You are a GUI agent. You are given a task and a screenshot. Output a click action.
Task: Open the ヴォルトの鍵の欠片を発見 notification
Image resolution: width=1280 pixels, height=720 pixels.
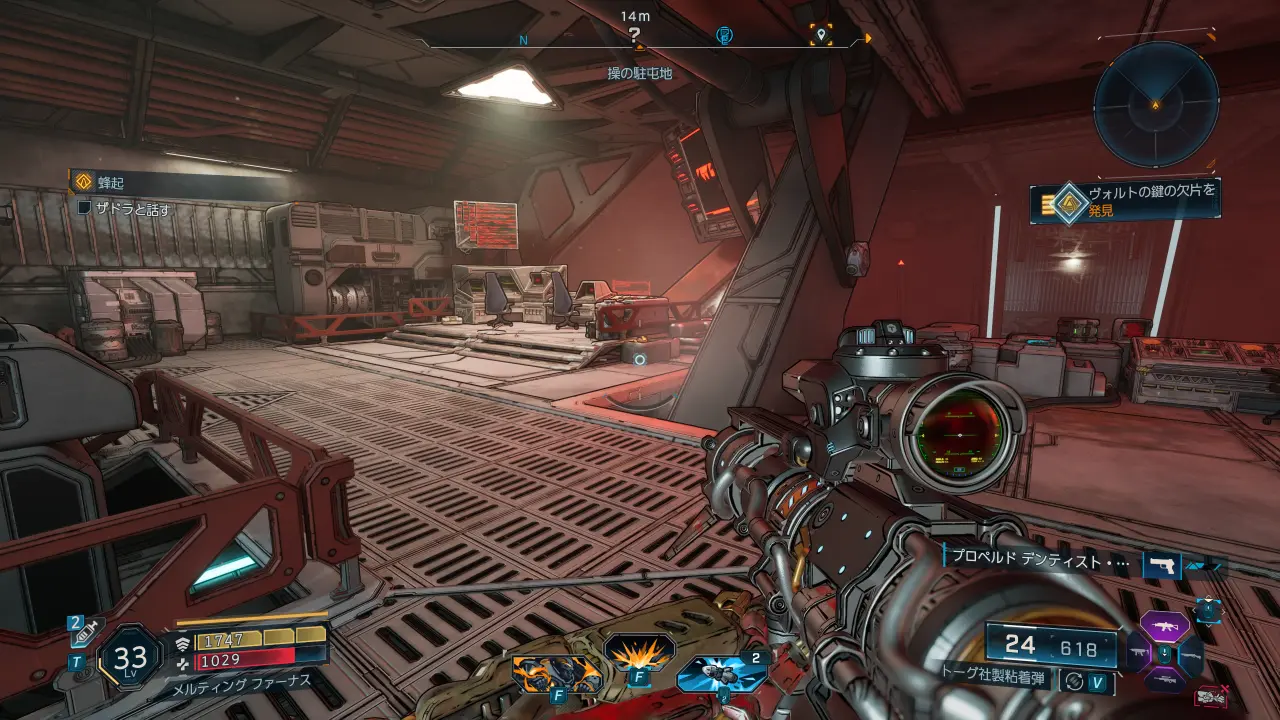1126,199
